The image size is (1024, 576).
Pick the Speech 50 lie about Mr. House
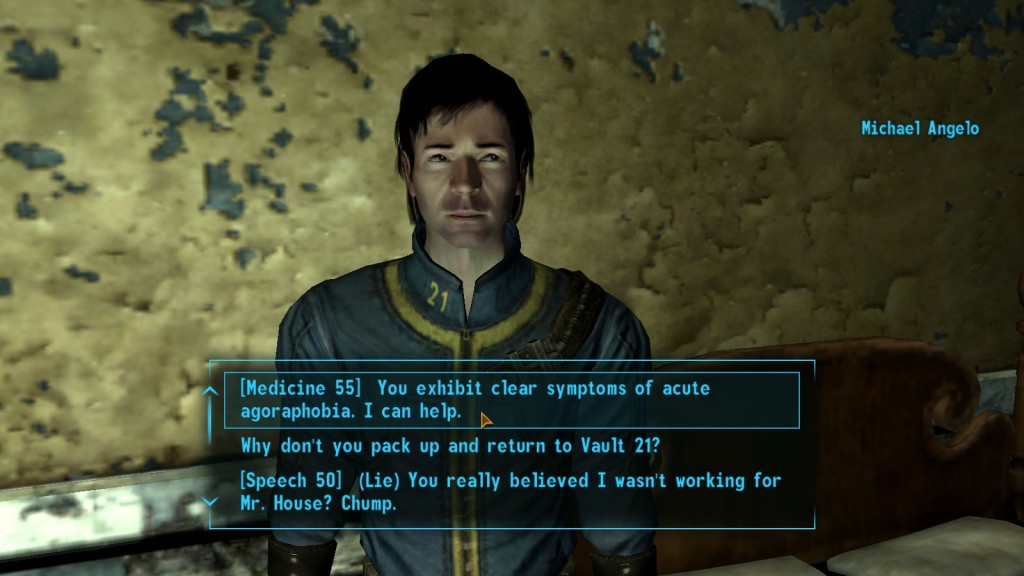[x=510, y=492]
